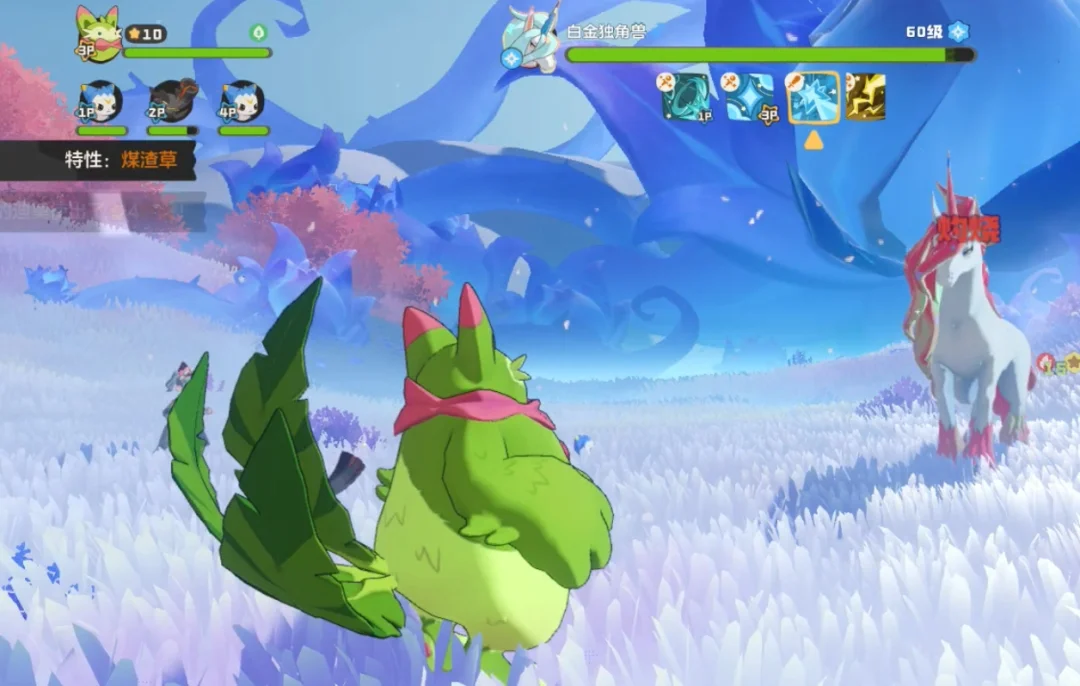Viewport: 1080px width, 686px height.
Task: Select the highlighted ice burst skill
Action: (813, 97)
